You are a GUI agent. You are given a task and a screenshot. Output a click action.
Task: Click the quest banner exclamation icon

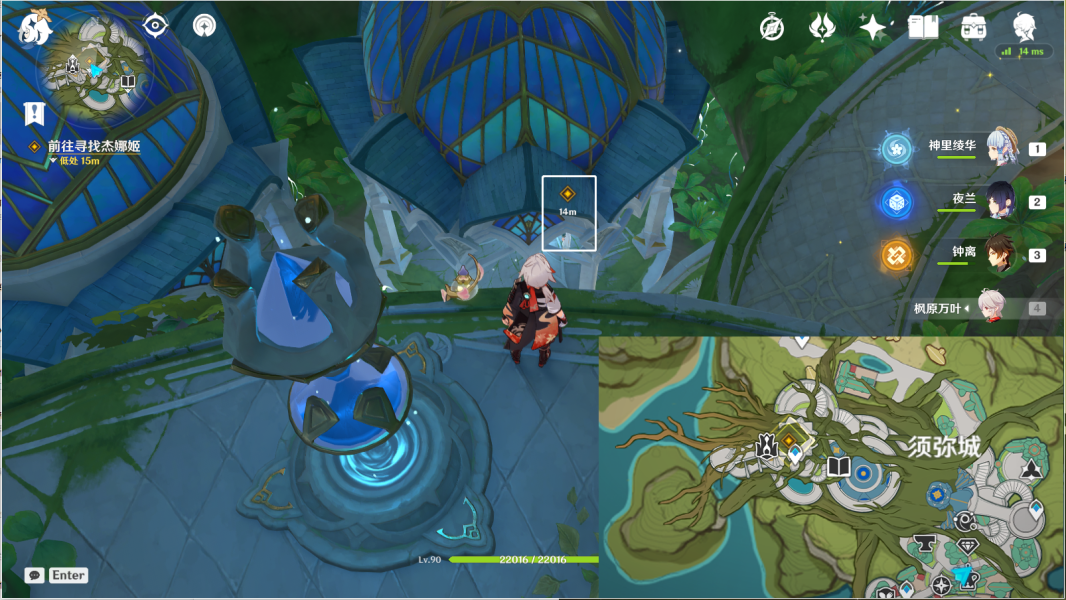36,111
